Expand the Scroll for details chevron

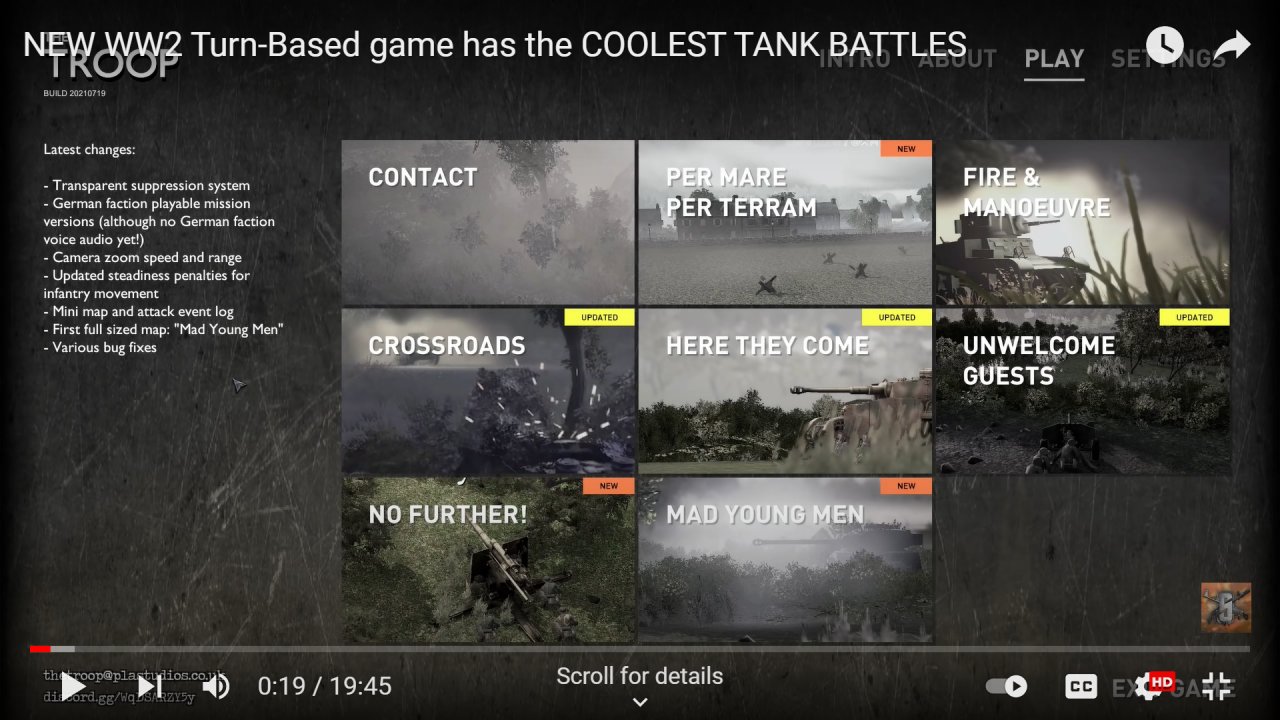pos(639,701)
